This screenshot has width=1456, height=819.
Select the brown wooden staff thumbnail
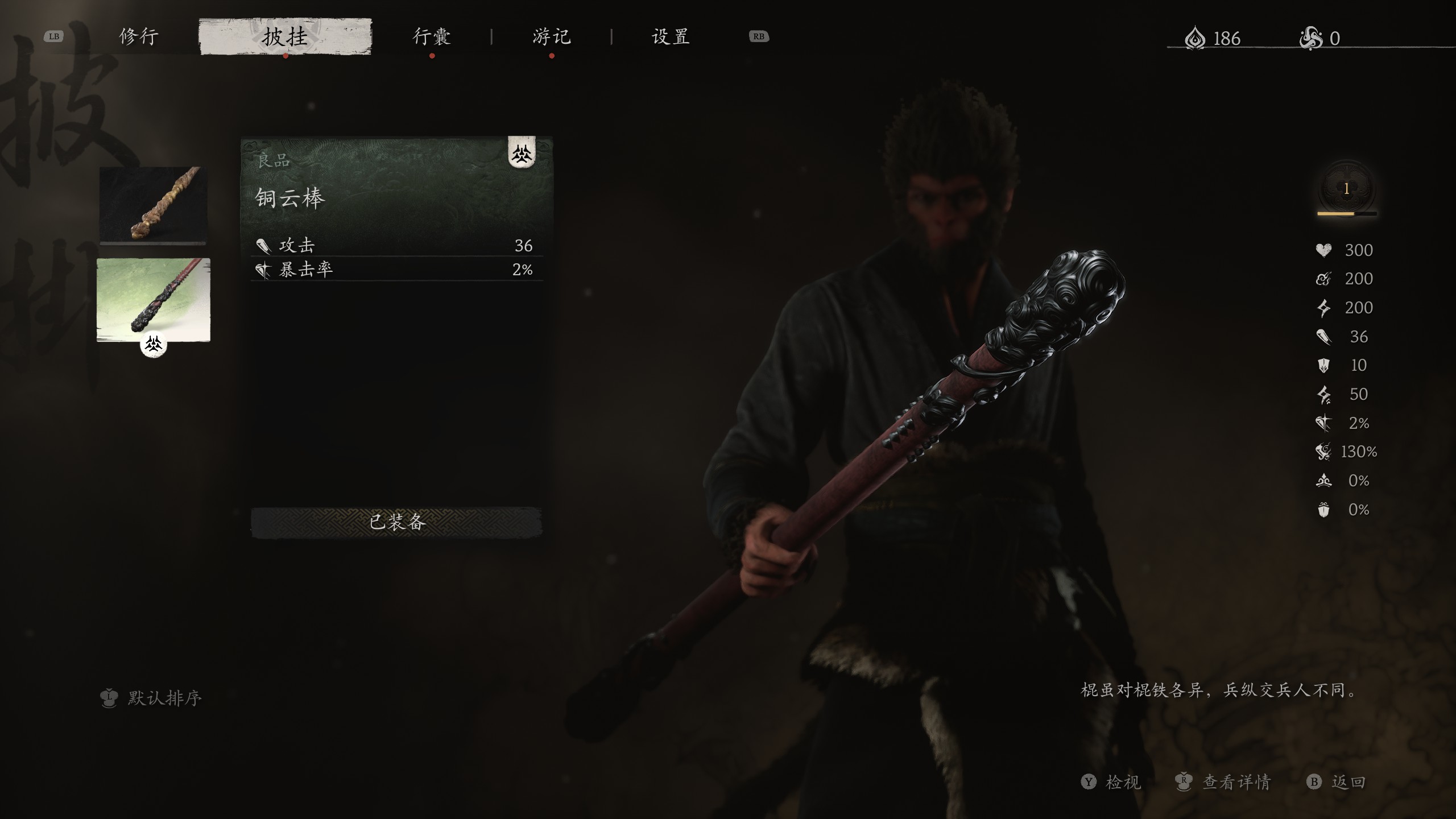coord(153,204)
